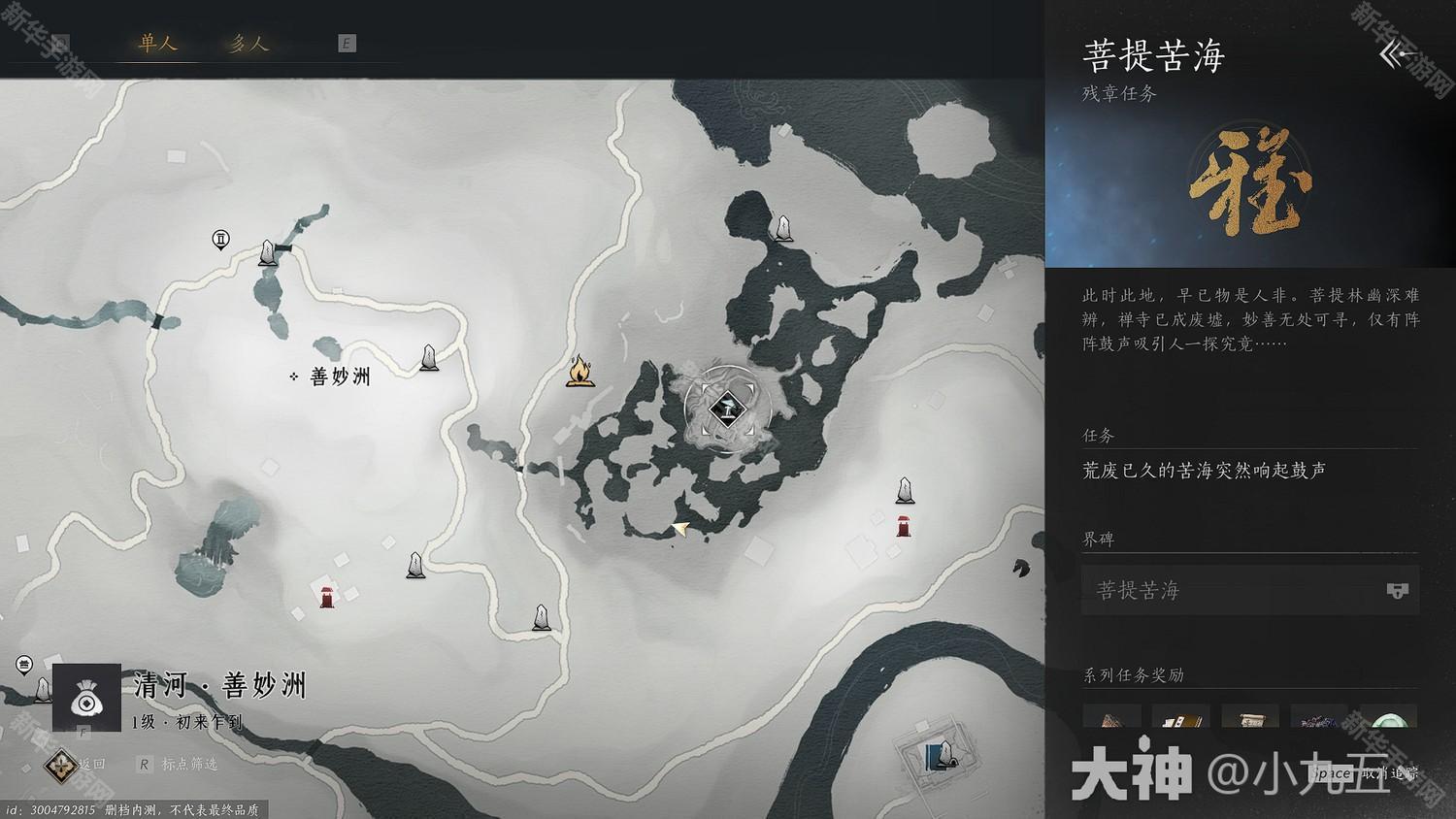Select the tracked quest marker for 菩提苦海
This screenshot has height=819, width=1456.
coord(726,409)
